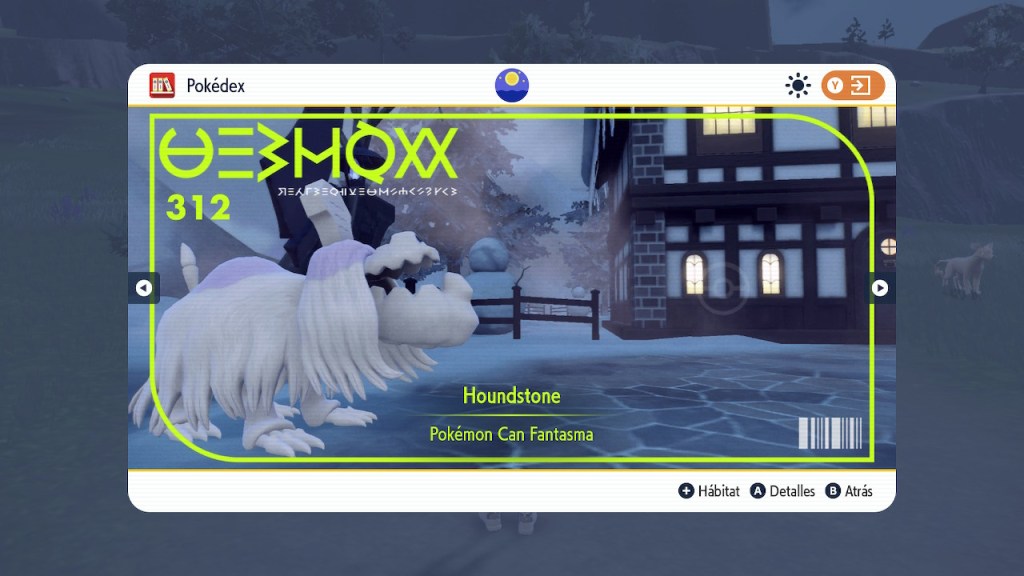Go to the previous Pokédex entry arrow
This screenshot has width=1024, height=576.
point(143,288)
